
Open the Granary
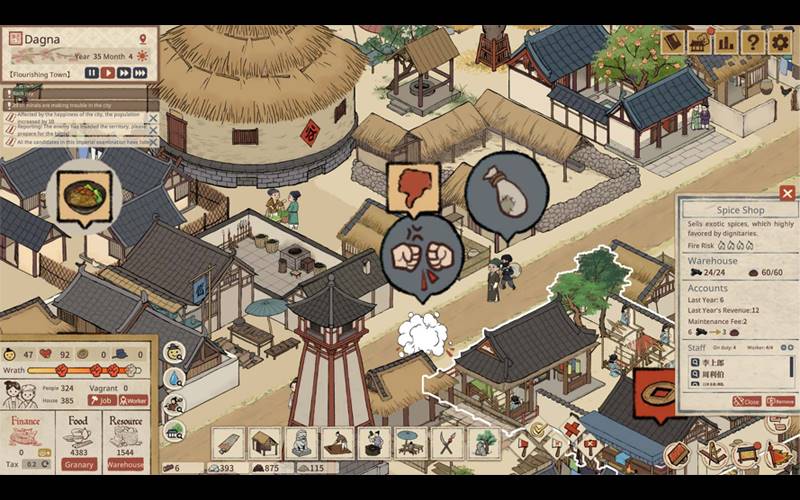79,464
